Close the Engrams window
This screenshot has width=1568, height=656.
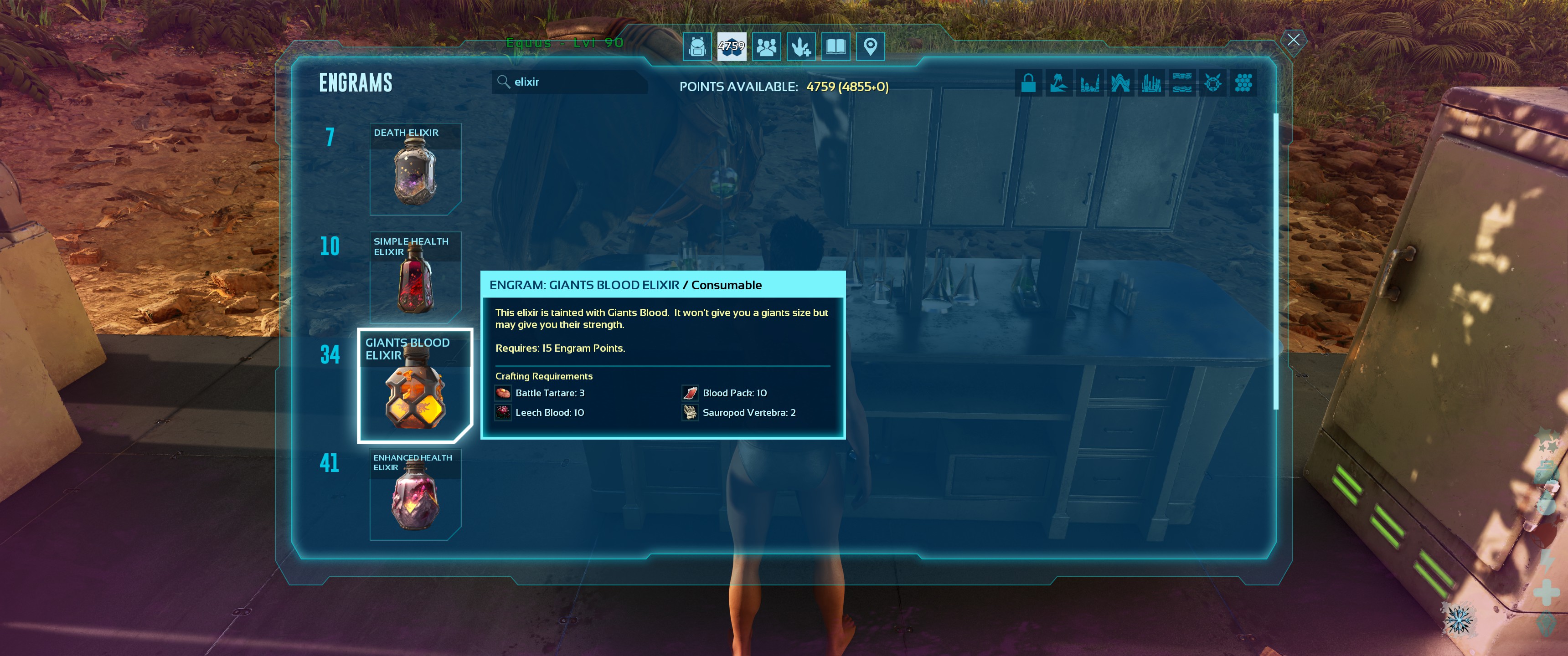click(x=1294, y=40)
